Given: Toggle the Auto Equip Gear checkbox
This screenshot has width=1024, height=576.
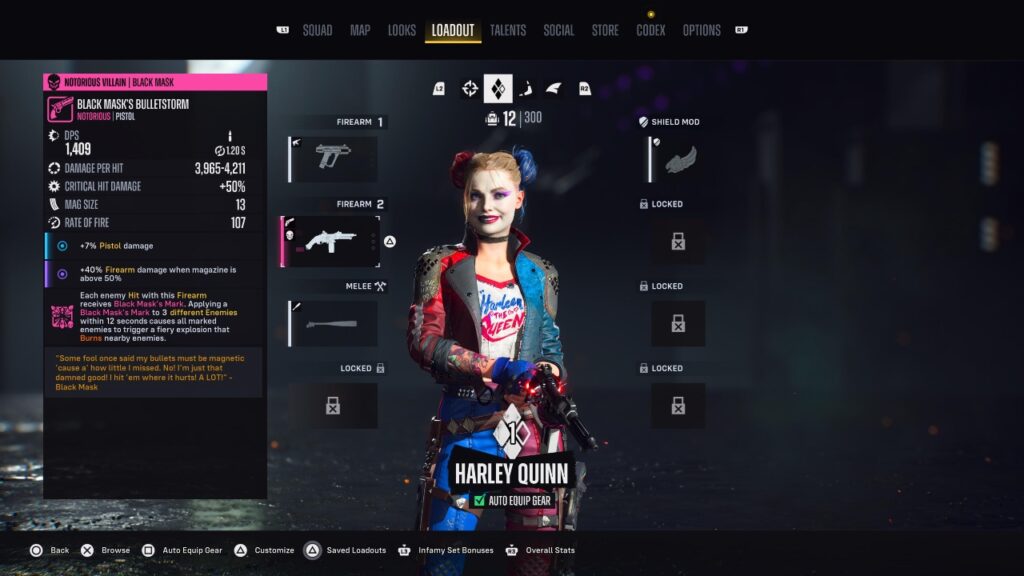Looking at the screenshot, I should click(x=479, y=500).
